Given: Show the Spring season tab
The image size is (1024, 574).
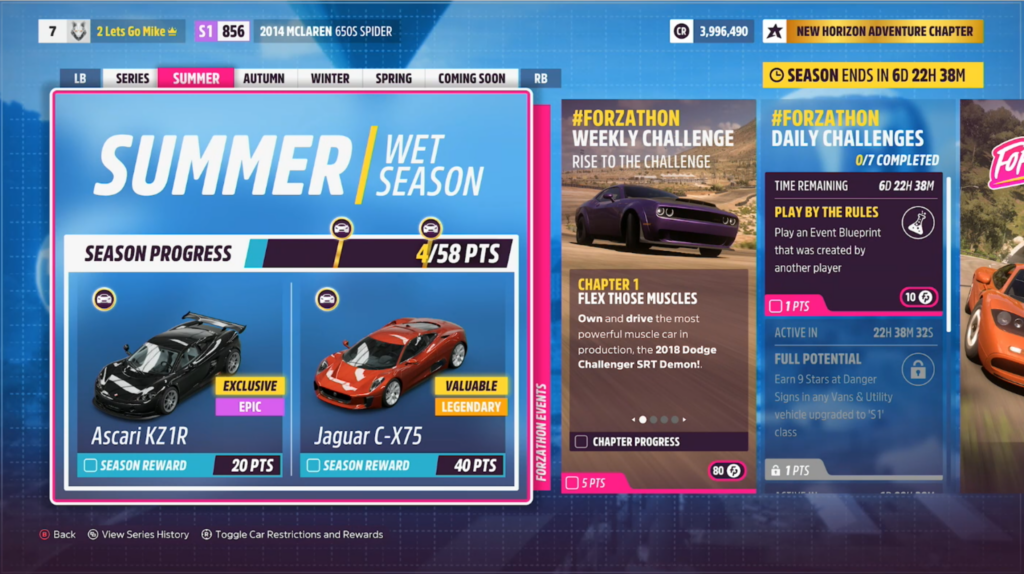Looking at the screenshot, I should point(394,78).
